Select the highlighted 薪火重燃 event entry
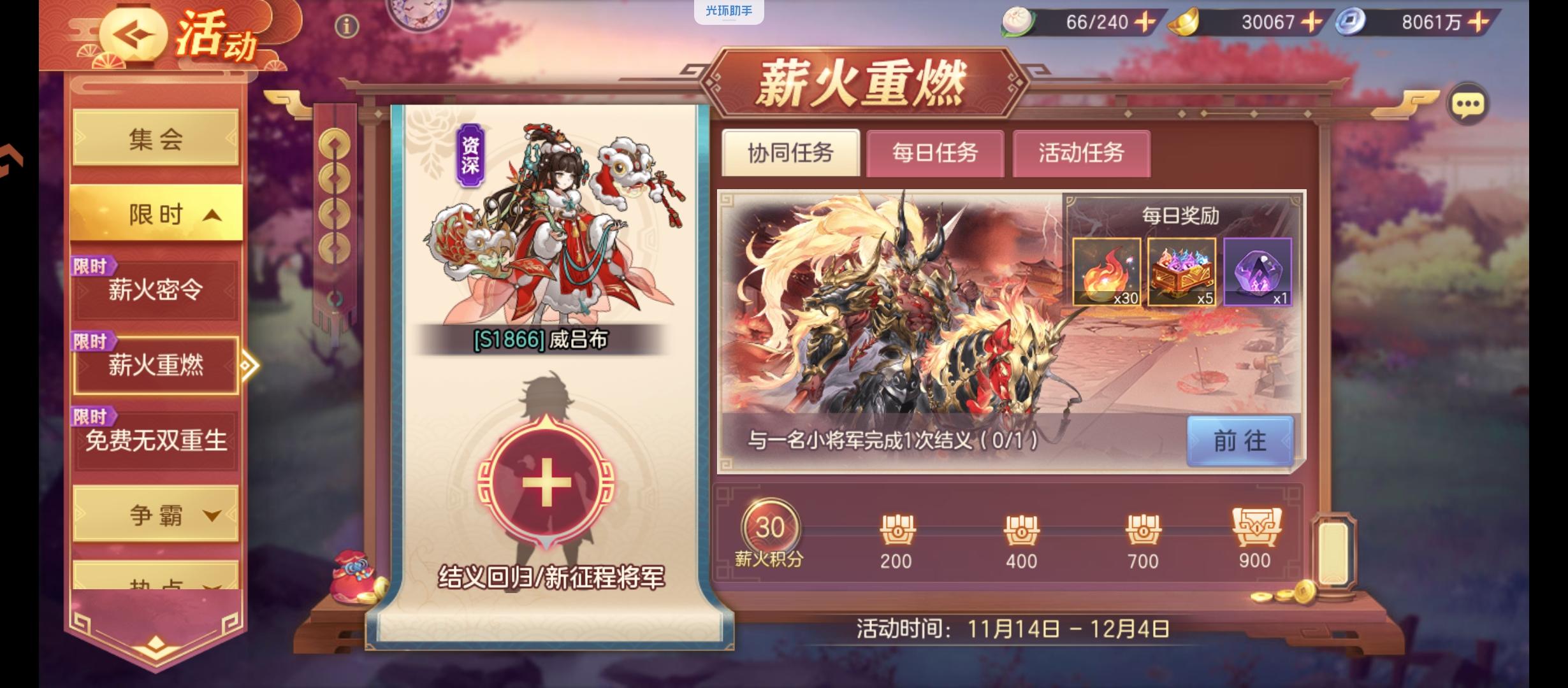The height and width of the screenshot is (688, 1568). (x=156, y=364)
